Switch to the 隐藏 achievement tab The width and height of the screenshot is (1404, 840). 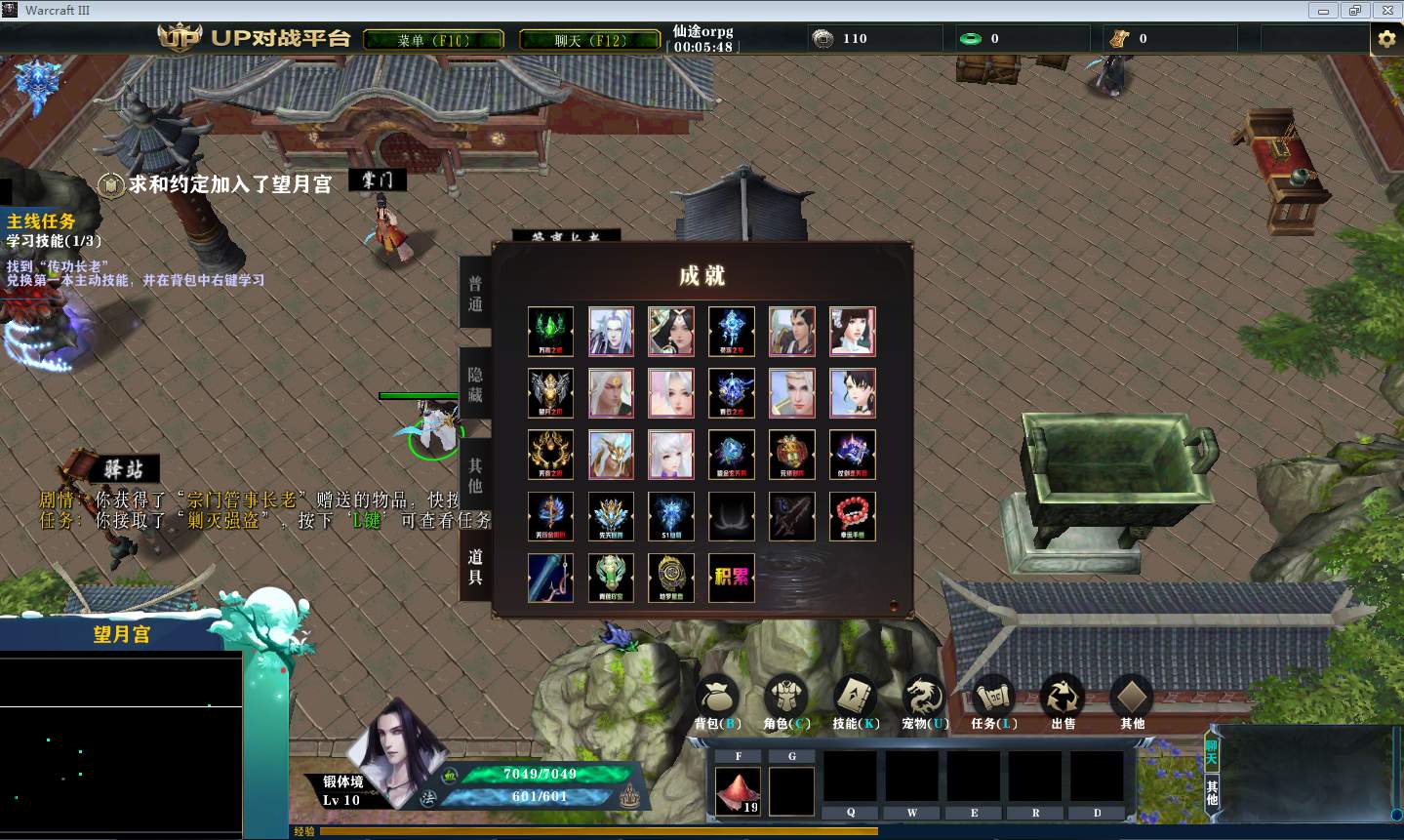[475, 384]
